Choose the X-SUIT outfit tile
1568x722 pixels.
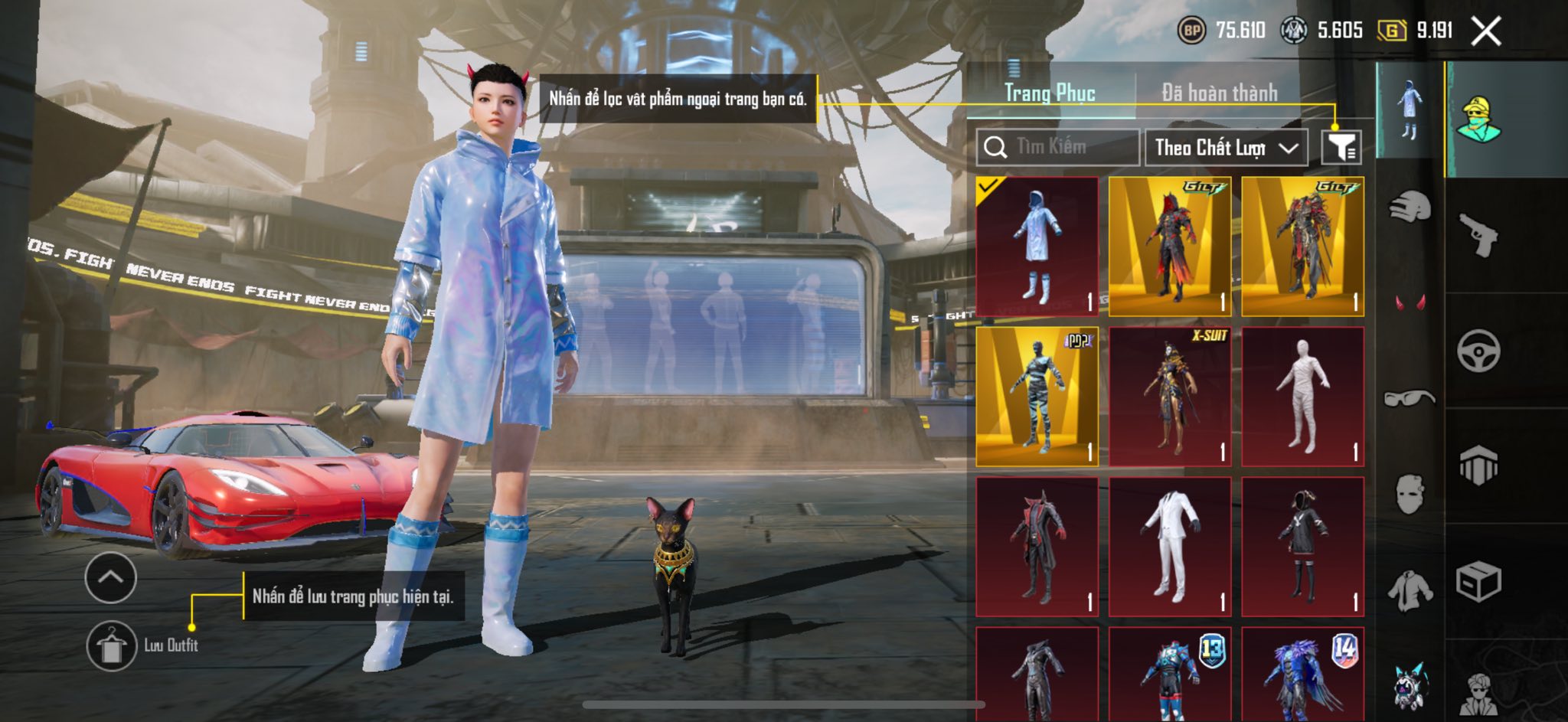click(x=1170, y=396)
